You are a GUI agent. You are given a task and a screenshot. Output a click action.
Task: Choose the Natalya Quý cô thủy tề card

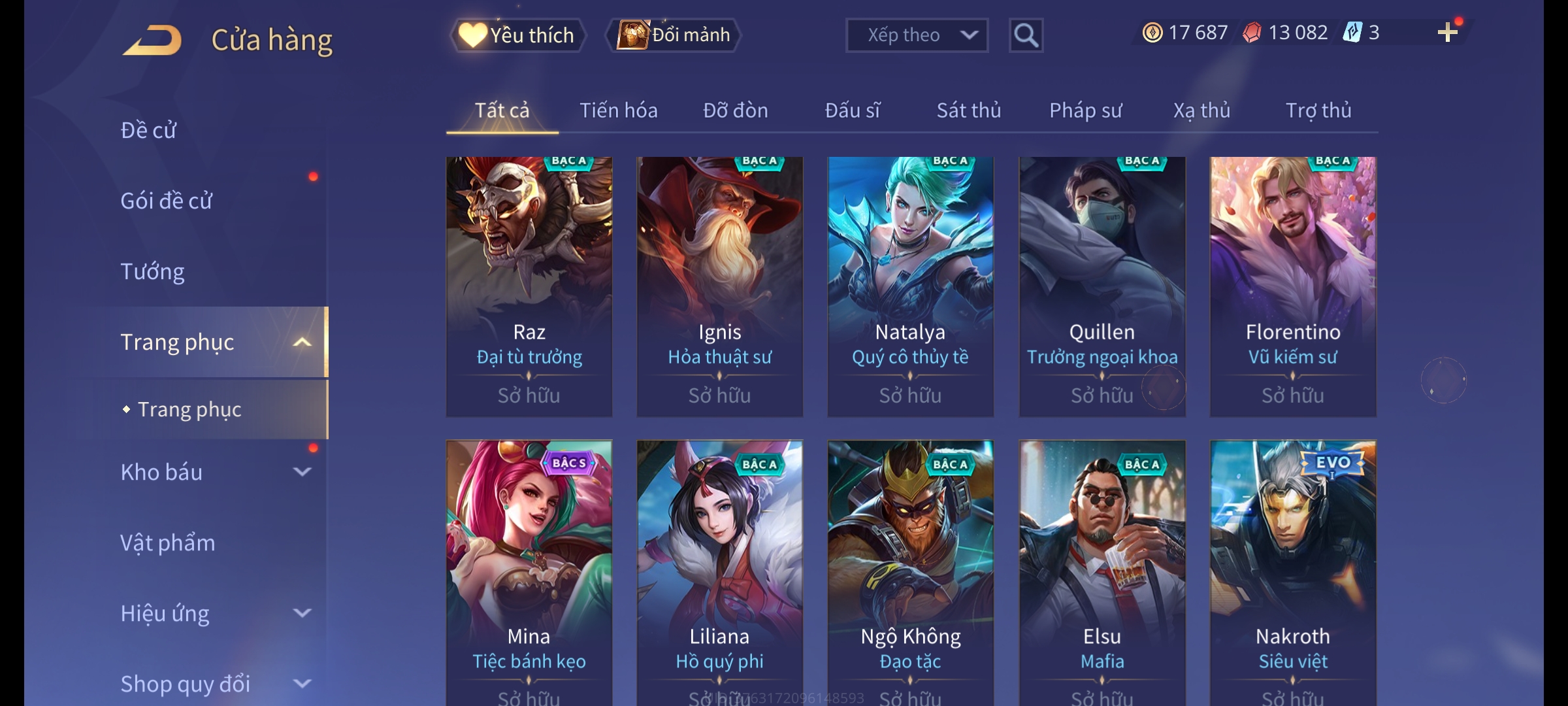pyautogui.click(x=910, y=286)
